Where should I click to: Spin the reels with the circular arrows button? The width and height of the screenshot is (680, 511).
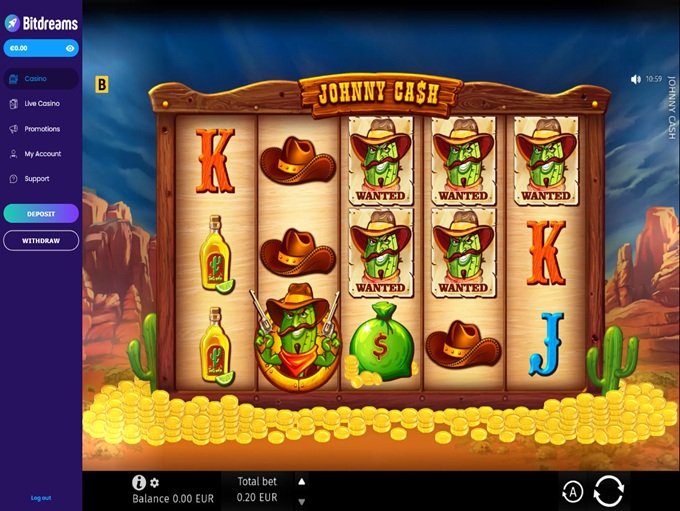point(608,491)
